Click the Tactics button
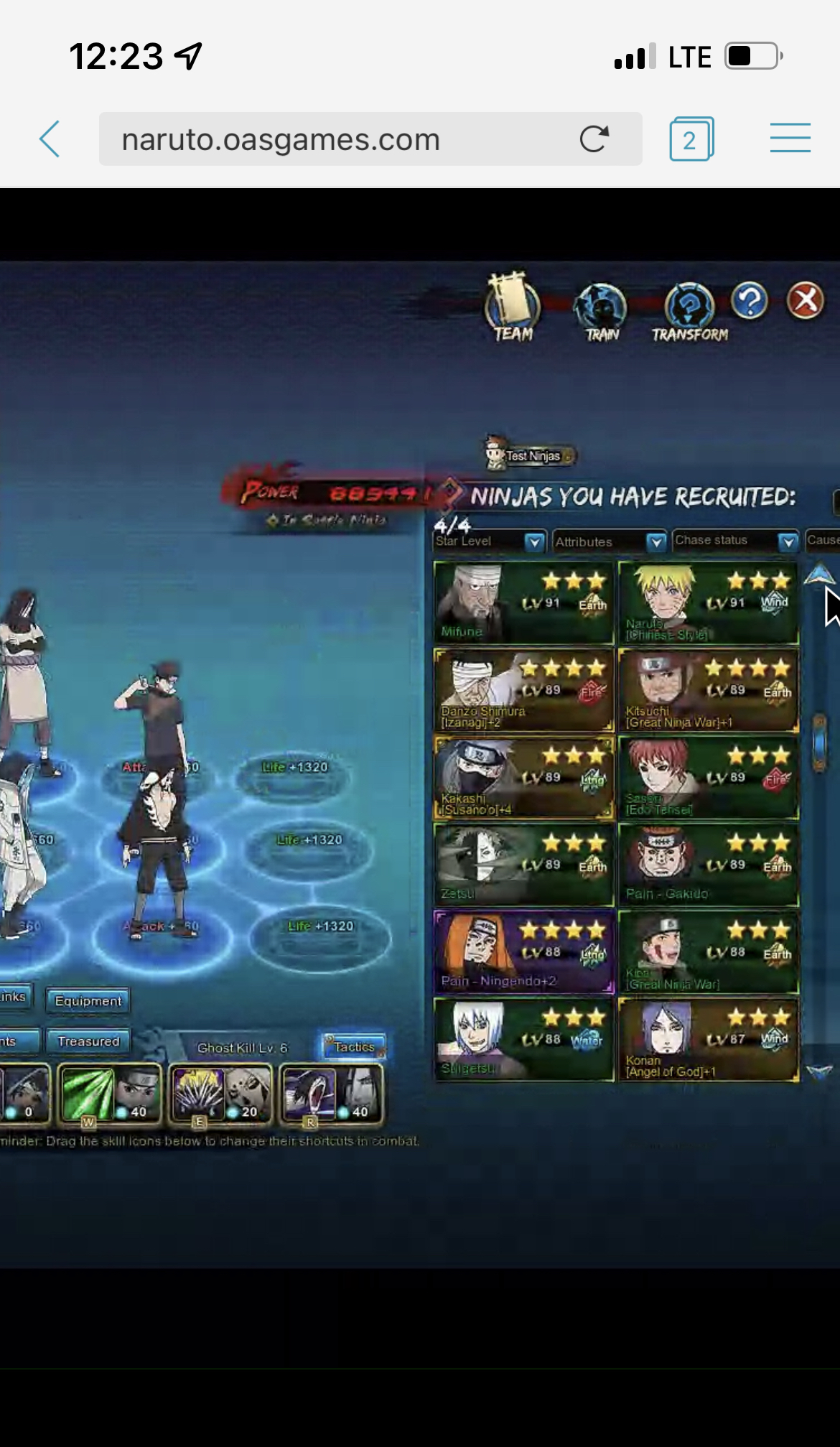840x1447 pixels. 354,1047
